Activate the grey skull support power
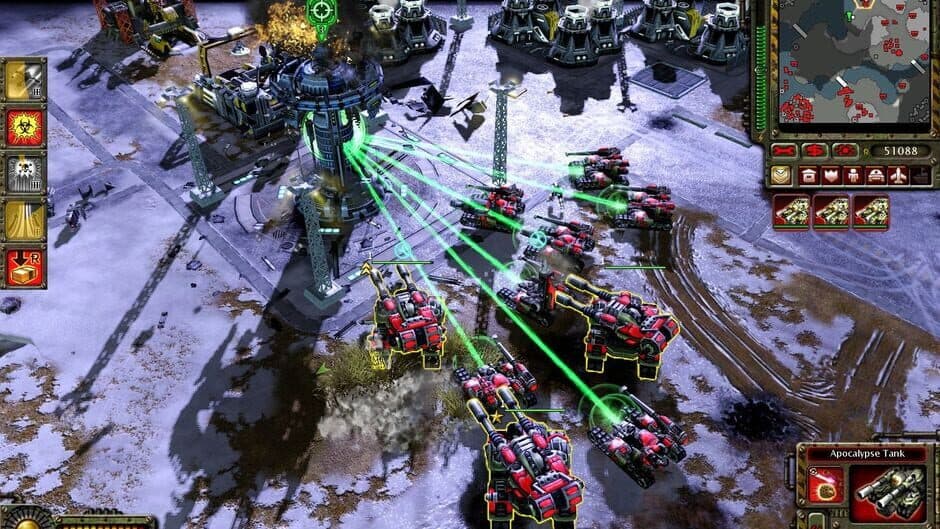The width and height of the screenshot is (940, 529). pyautogui.click(x=26, y=173)
